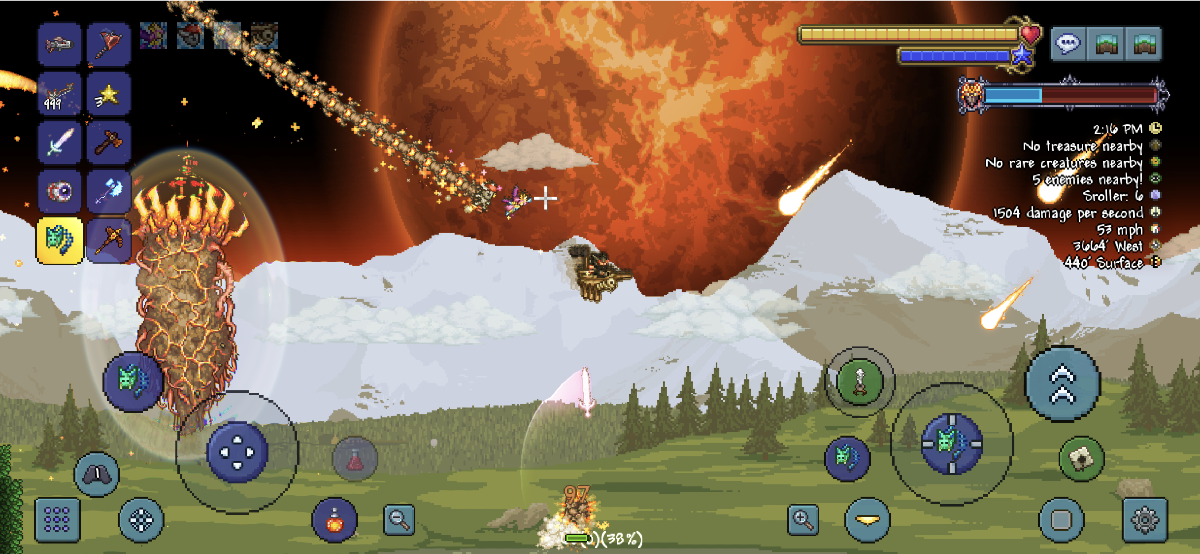1200x554 pixels.
Task: Open the chat speech bubble
Action: tap(1069, 44)
